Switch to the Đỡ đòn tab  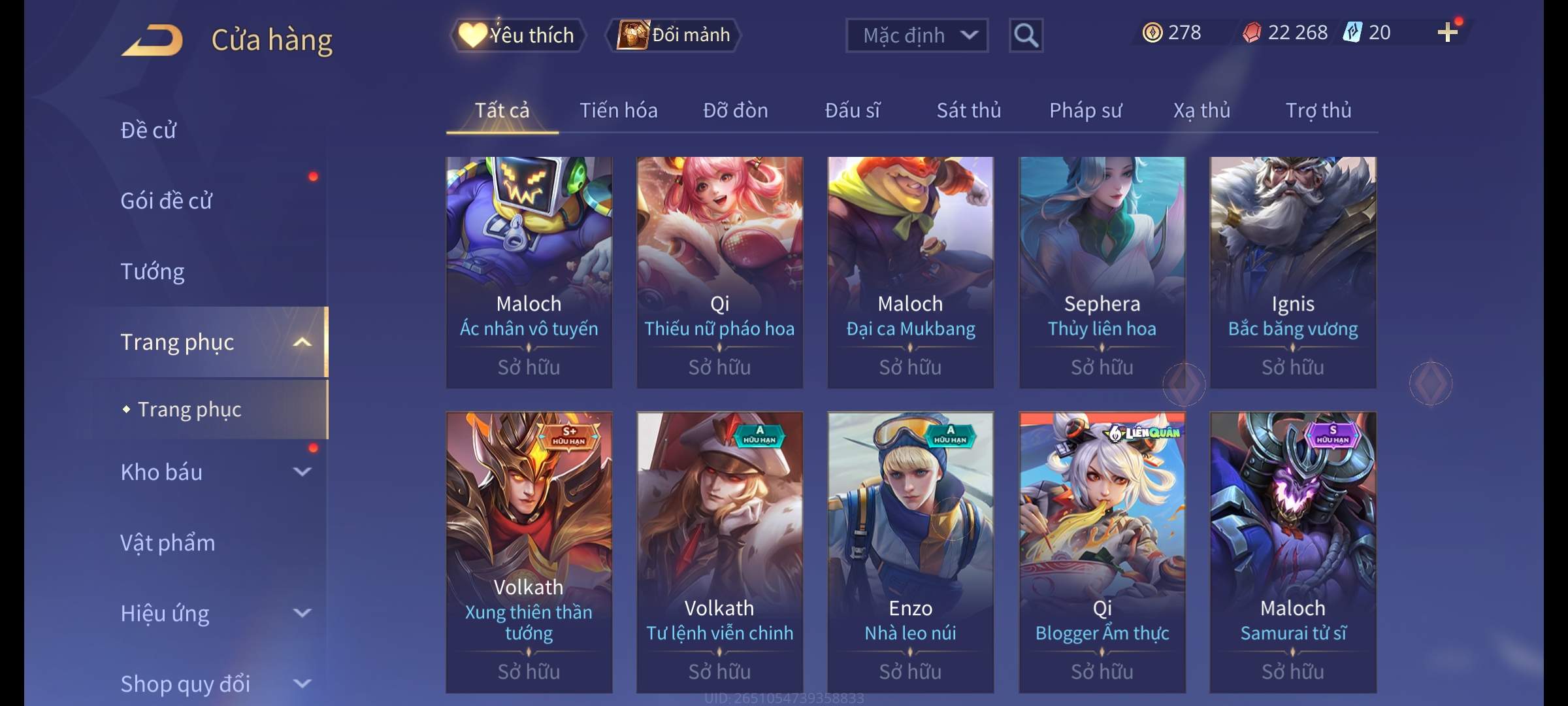[x=735, y=110]
